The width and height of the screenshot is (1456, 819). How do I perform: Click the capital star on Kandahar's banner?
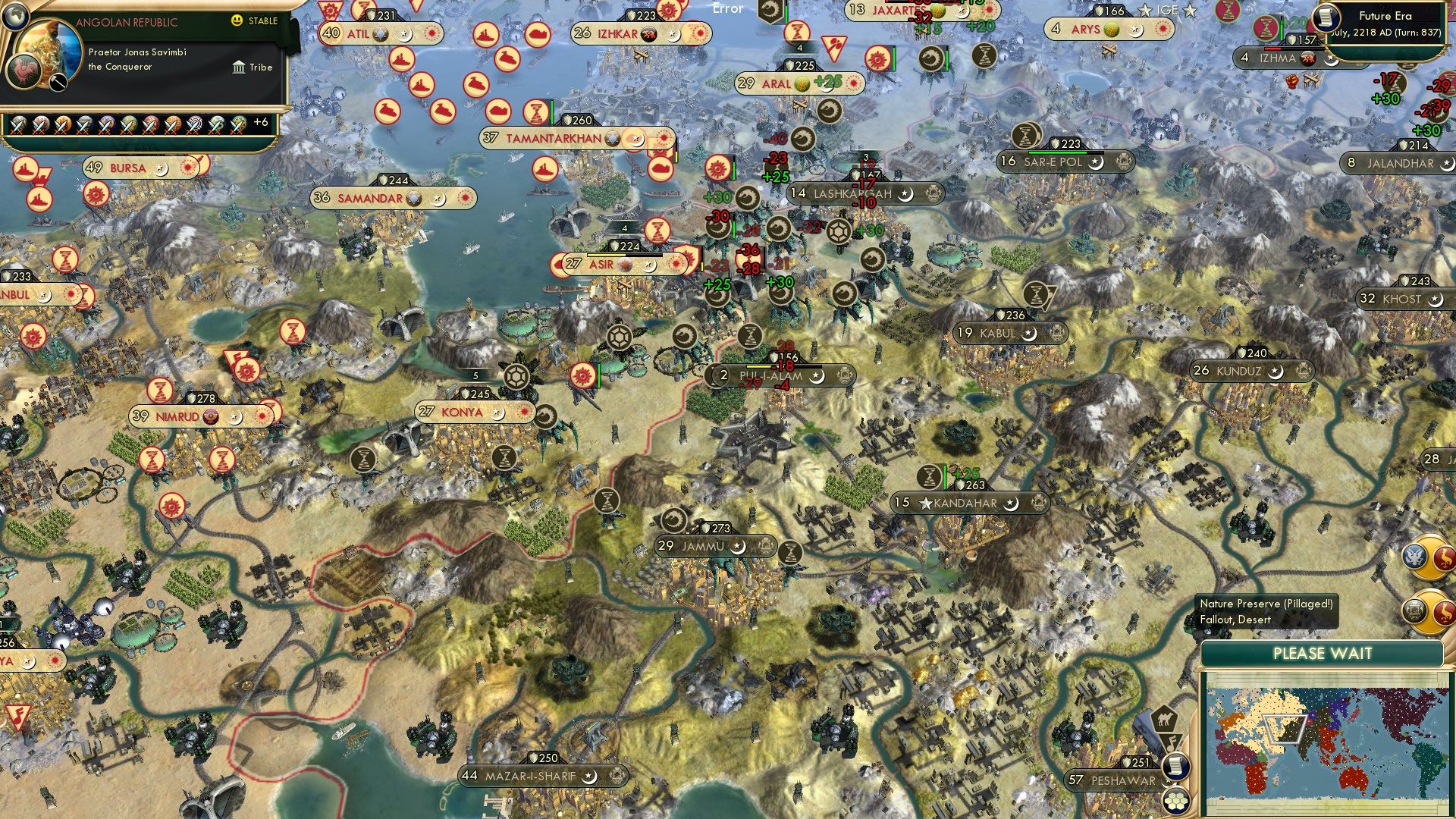tap(927, 502)
